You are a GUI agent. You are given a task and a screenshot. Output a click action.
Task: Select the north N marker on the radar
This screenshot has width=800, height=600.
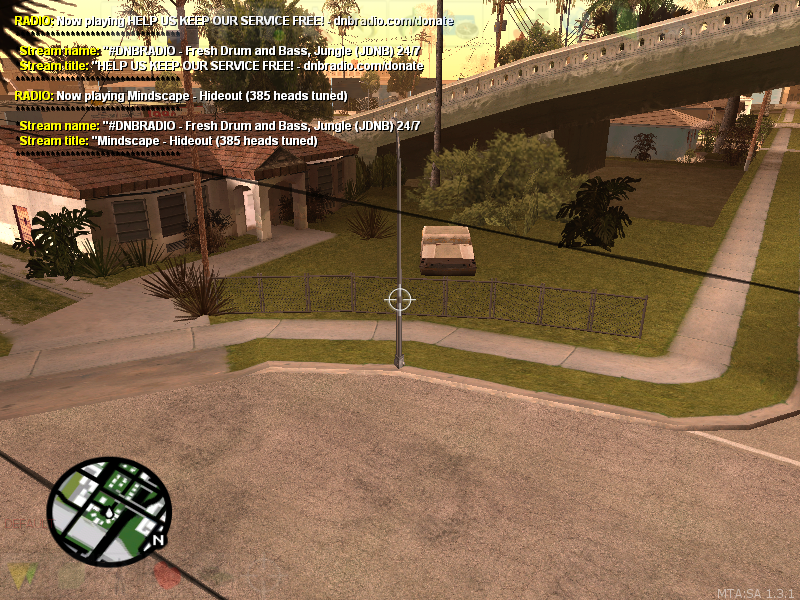coord(157,539)
